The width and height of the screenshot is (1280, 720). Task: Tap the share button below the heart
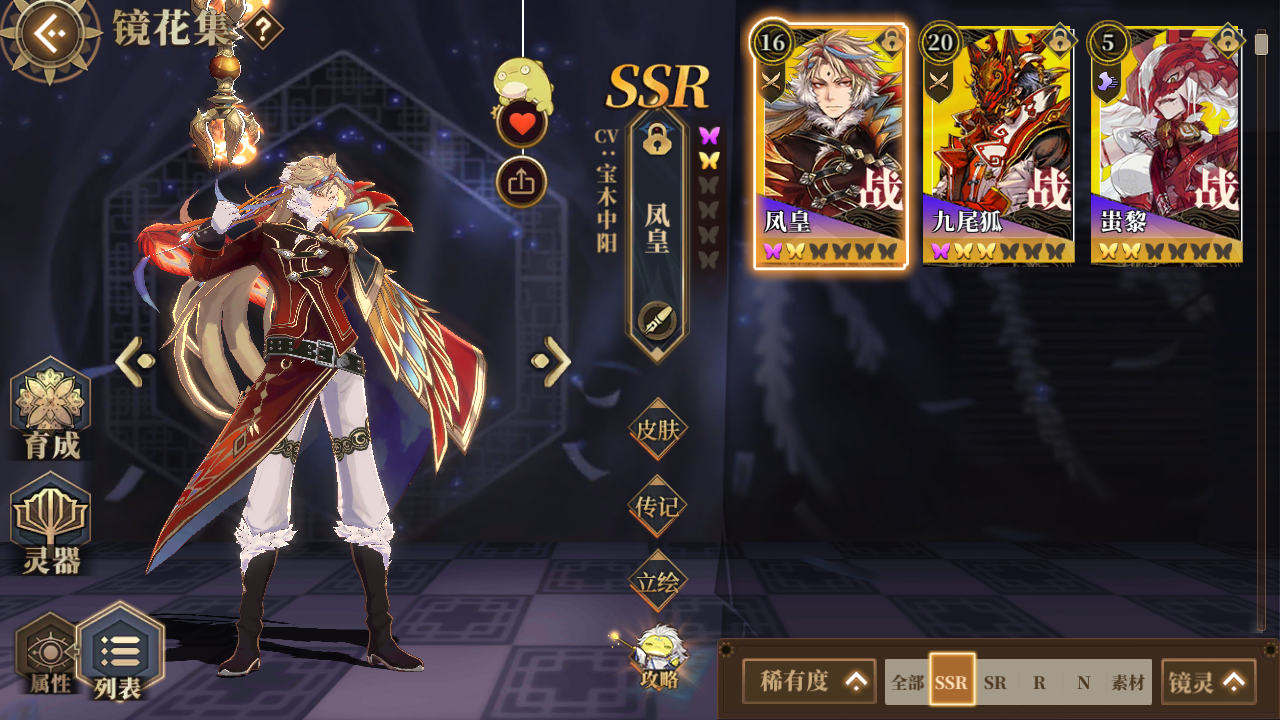pos(521,182)
